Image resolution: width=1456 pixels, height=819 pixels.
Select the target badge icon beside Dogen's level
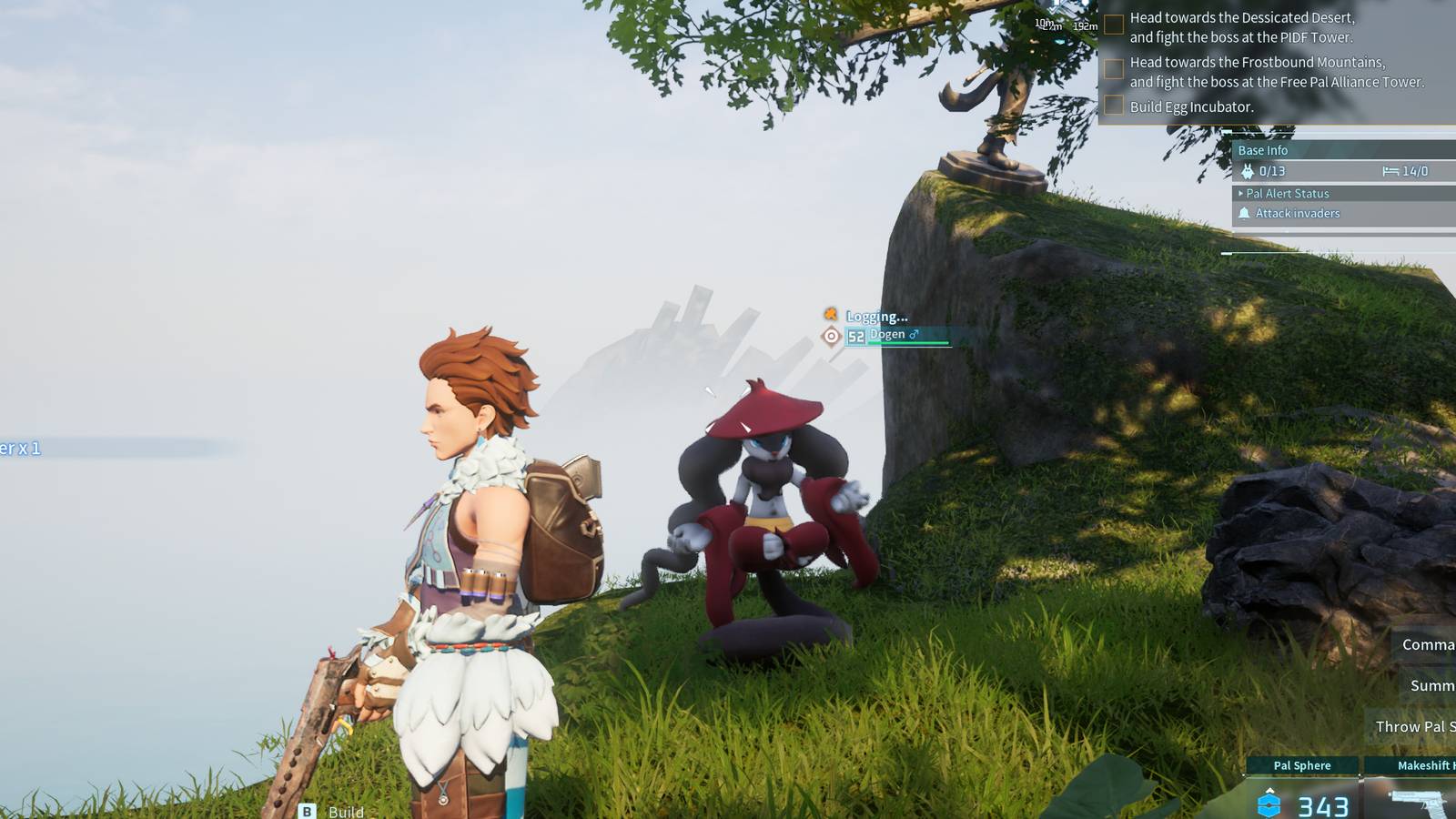(x=831, y=336)
